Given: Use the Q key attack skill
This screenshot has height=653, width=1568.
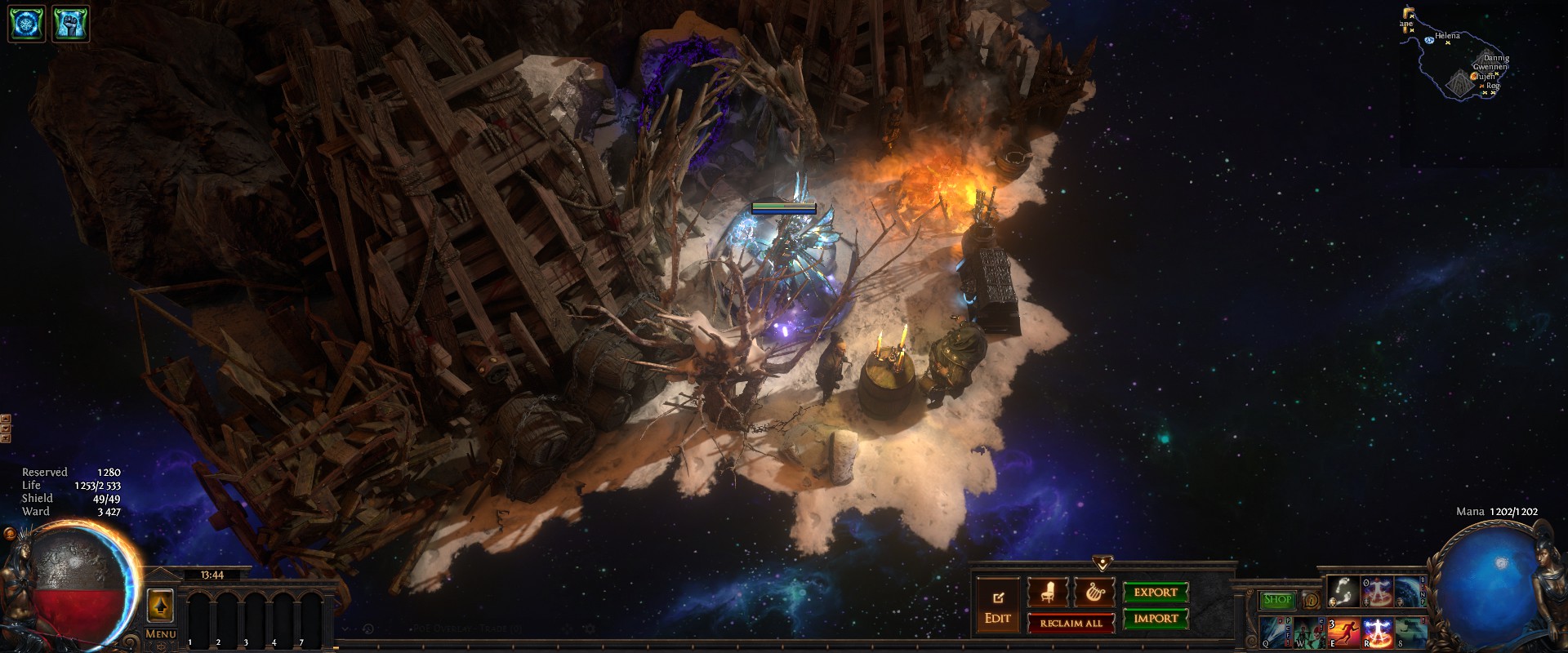Looking at the screenshot, I should 1274,633.
